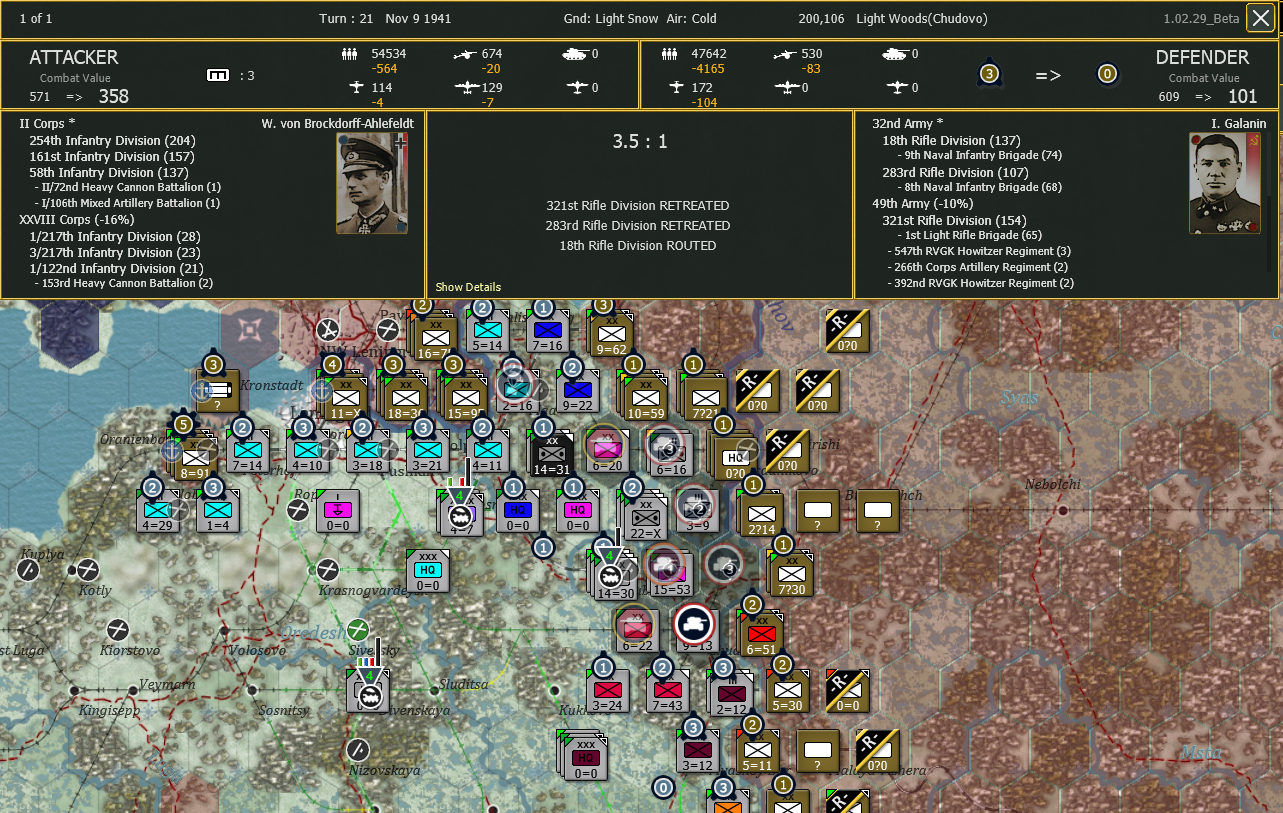Select the 254th Infantry Division entry
Screen dimensions: 1283x813
(x=112, y=140)
